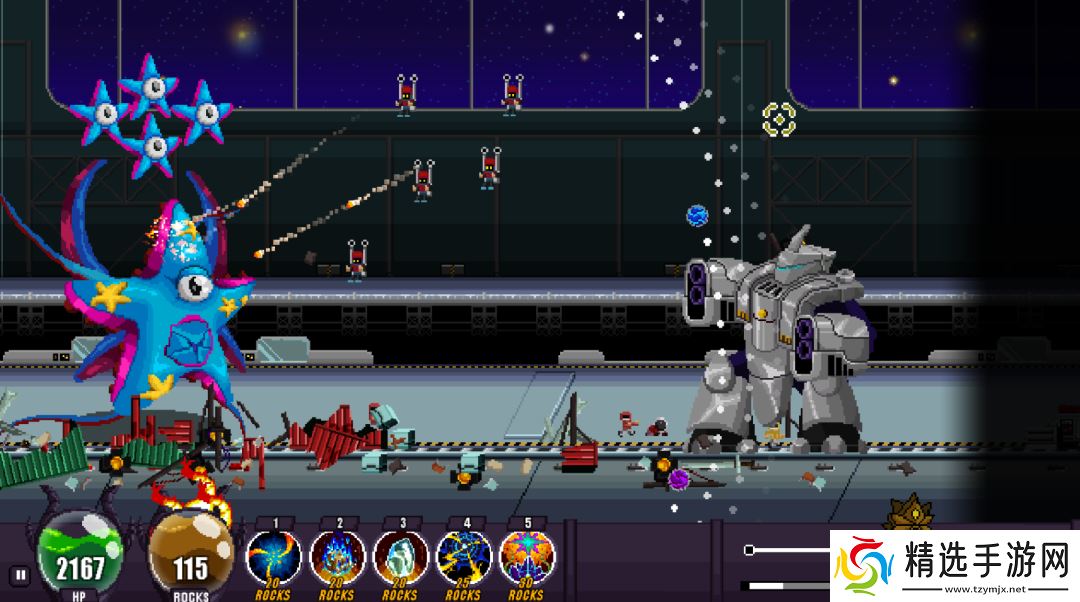Select ability 5, the colorful 30-rocks explosion
The width and height of the screenshot is (1080, 602).
tap(527, 558)
